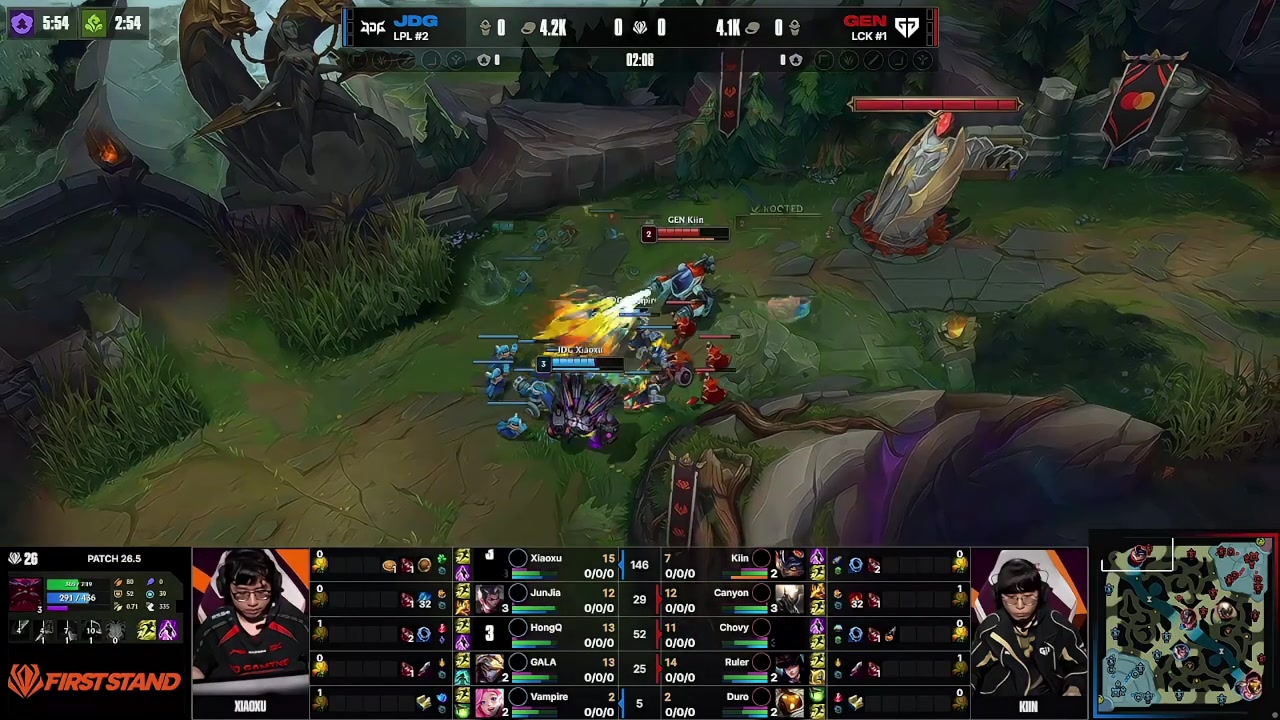Click the spider ultimate ability icon
1280x720 pixels.
(x=116, y=630)
